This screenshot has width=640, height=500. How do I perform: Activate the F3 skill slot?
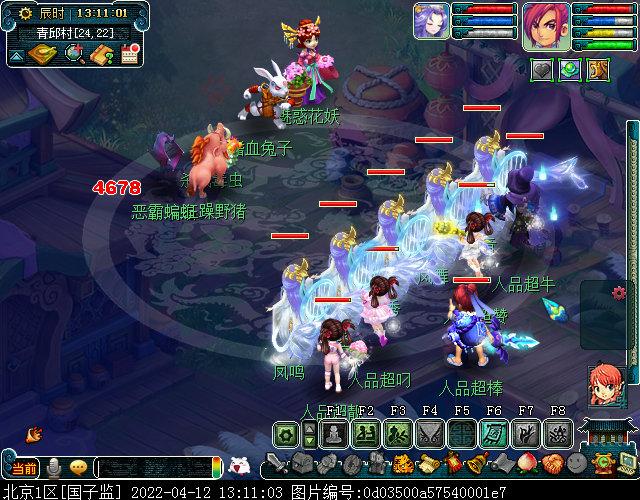pos(397,433)
